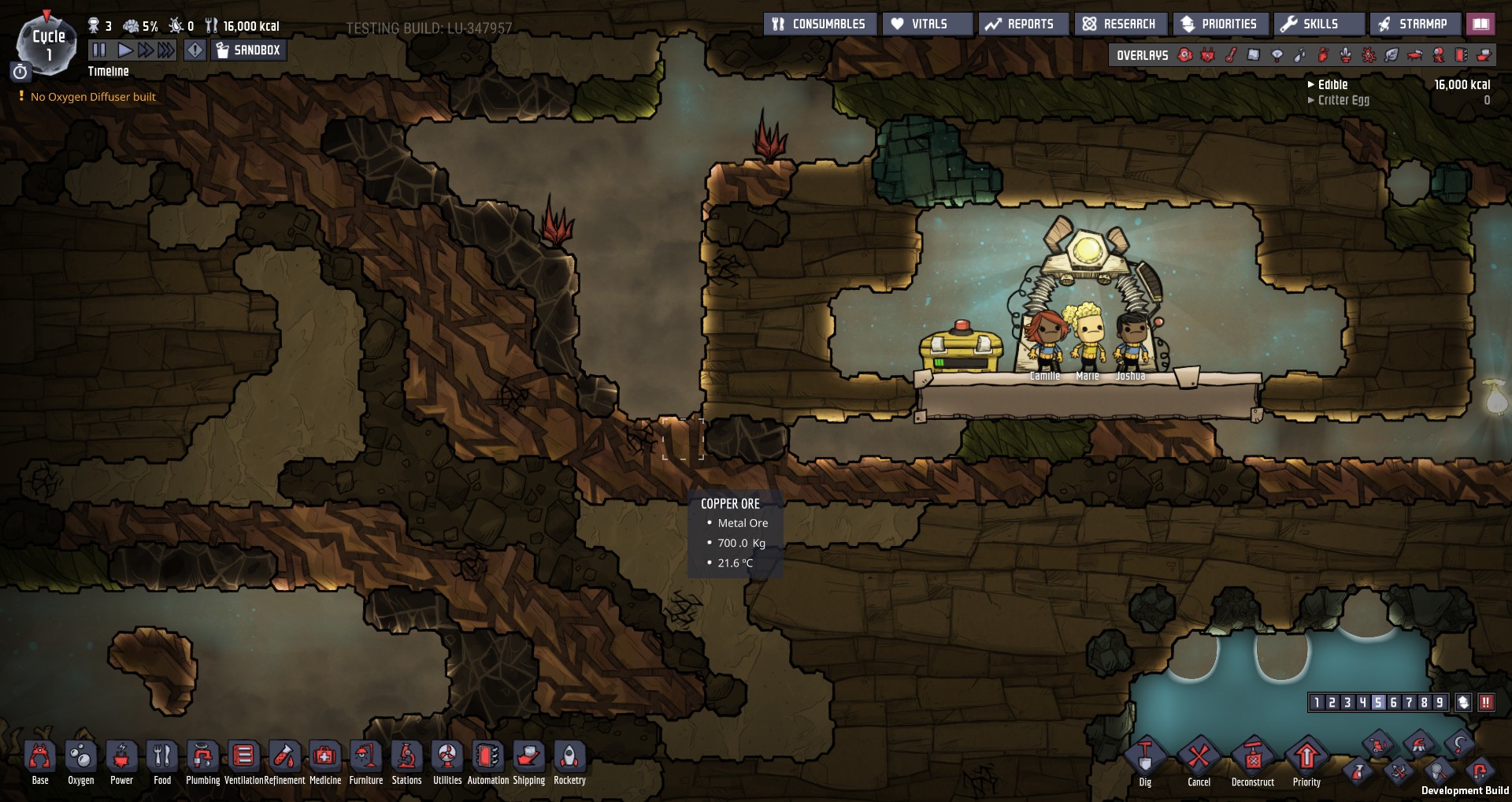This screenshot has height=802, width=1512.
Task: Open the Vitals screen
Action: point(928,24)
